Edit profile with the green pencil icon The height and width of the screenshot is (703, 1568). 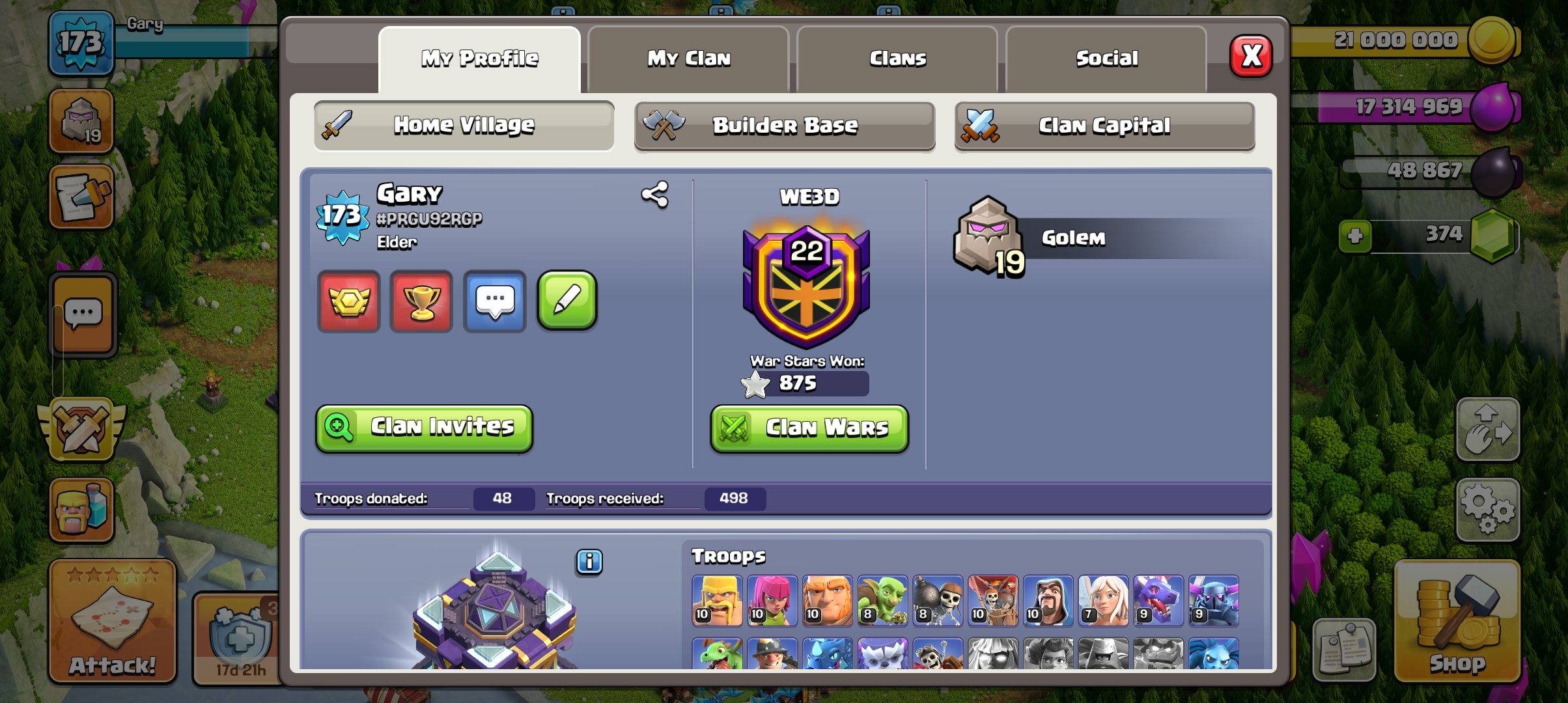tap(567, 301)
